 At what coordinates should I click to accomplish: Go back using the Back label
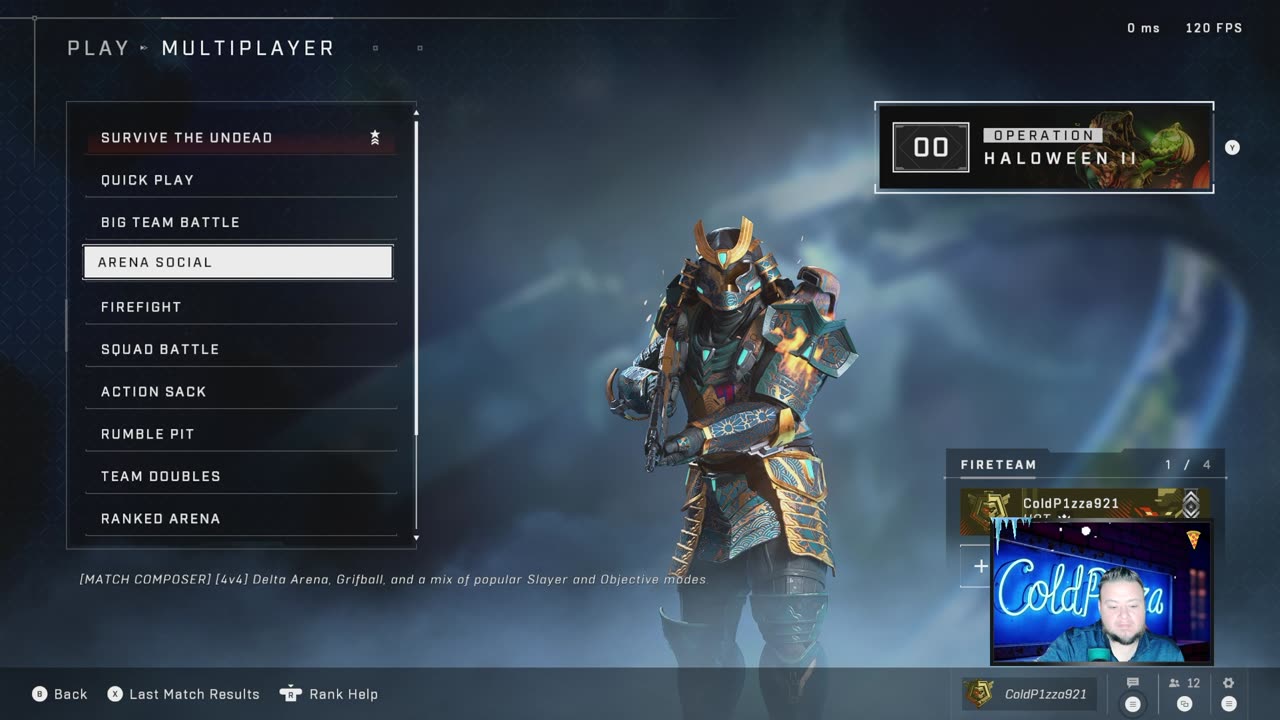click(70, 694)
